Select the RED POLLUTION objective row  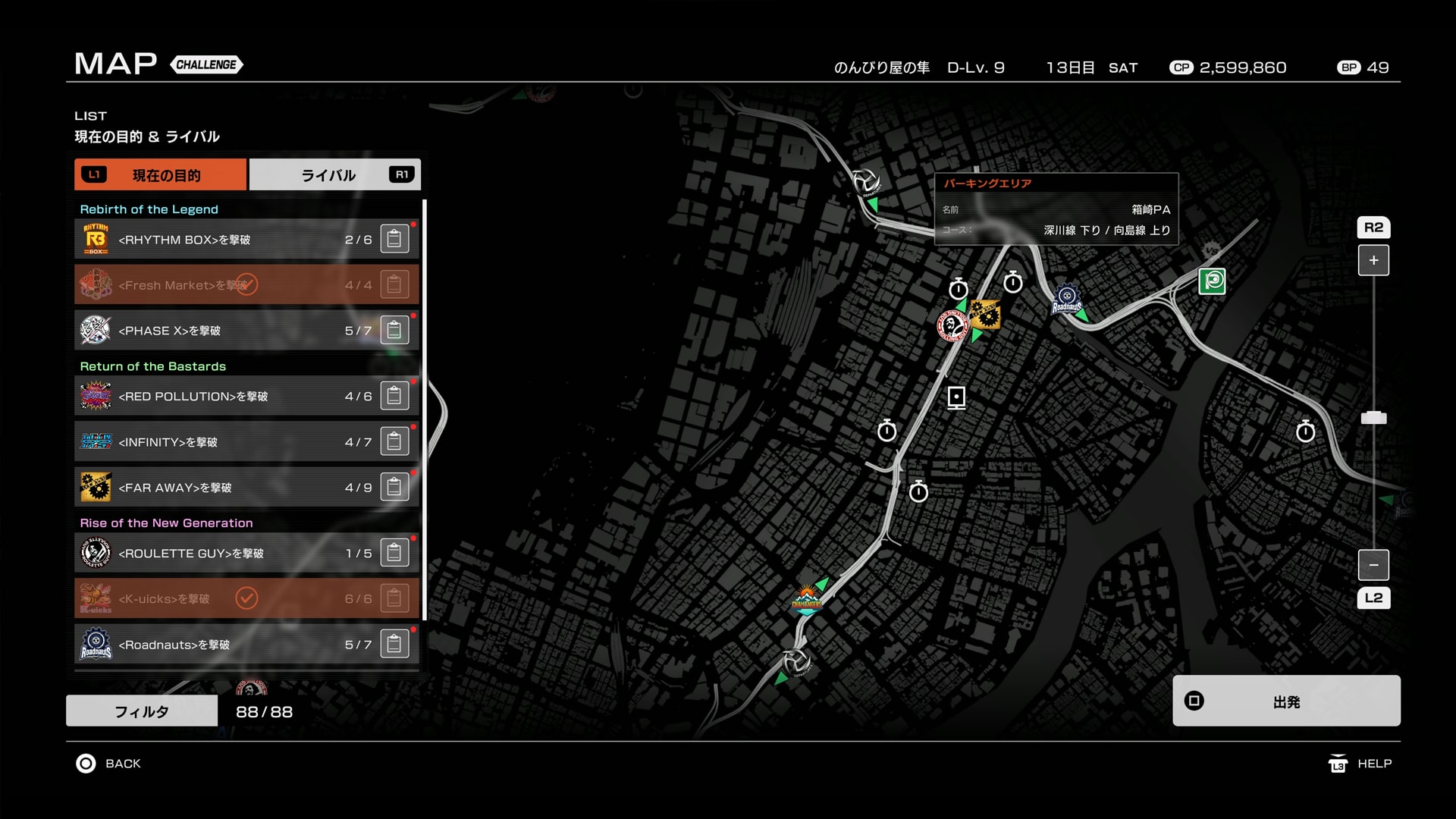227,397
